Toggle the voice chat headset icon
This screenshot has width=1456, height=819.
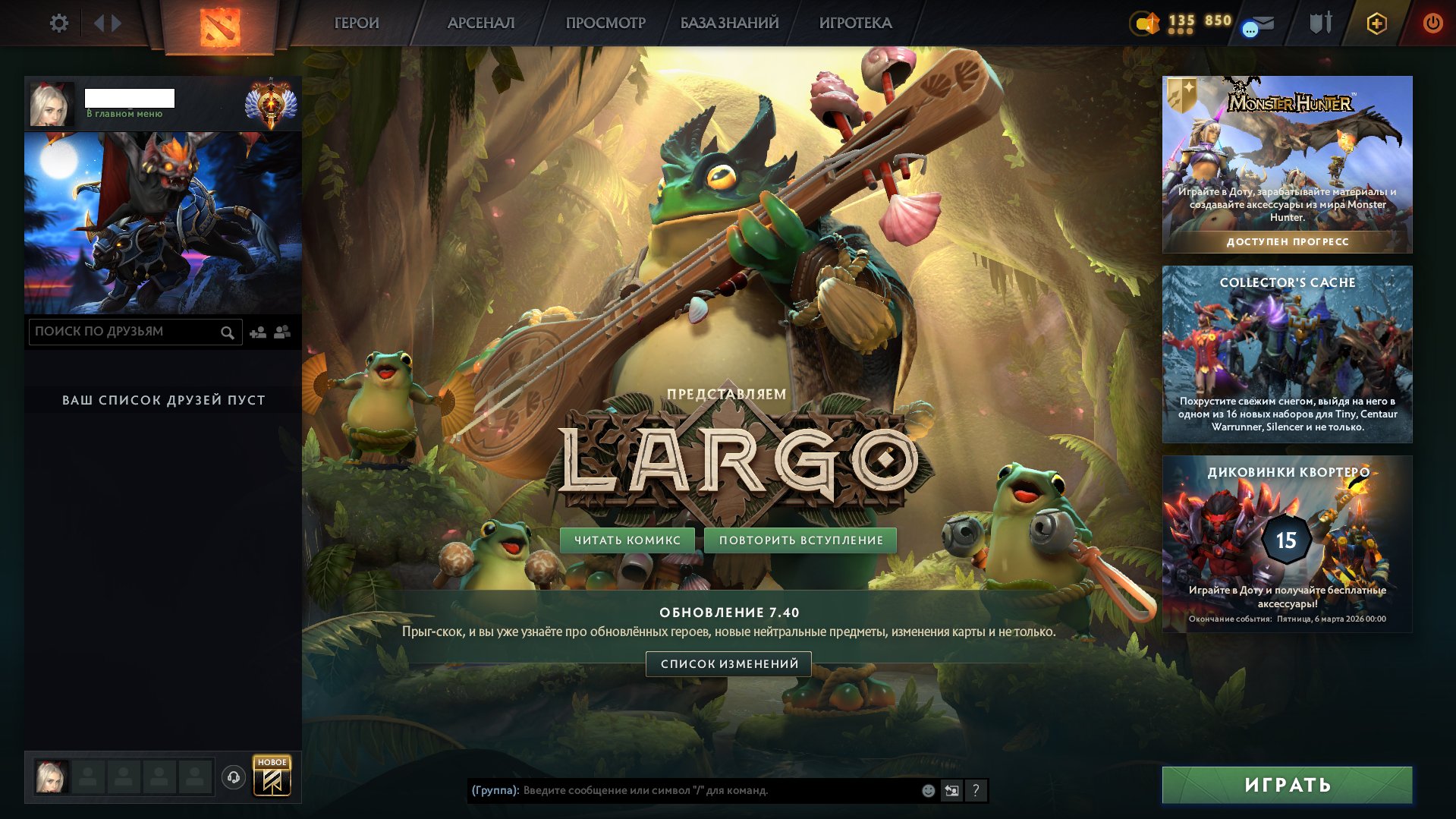pos(232,776)
